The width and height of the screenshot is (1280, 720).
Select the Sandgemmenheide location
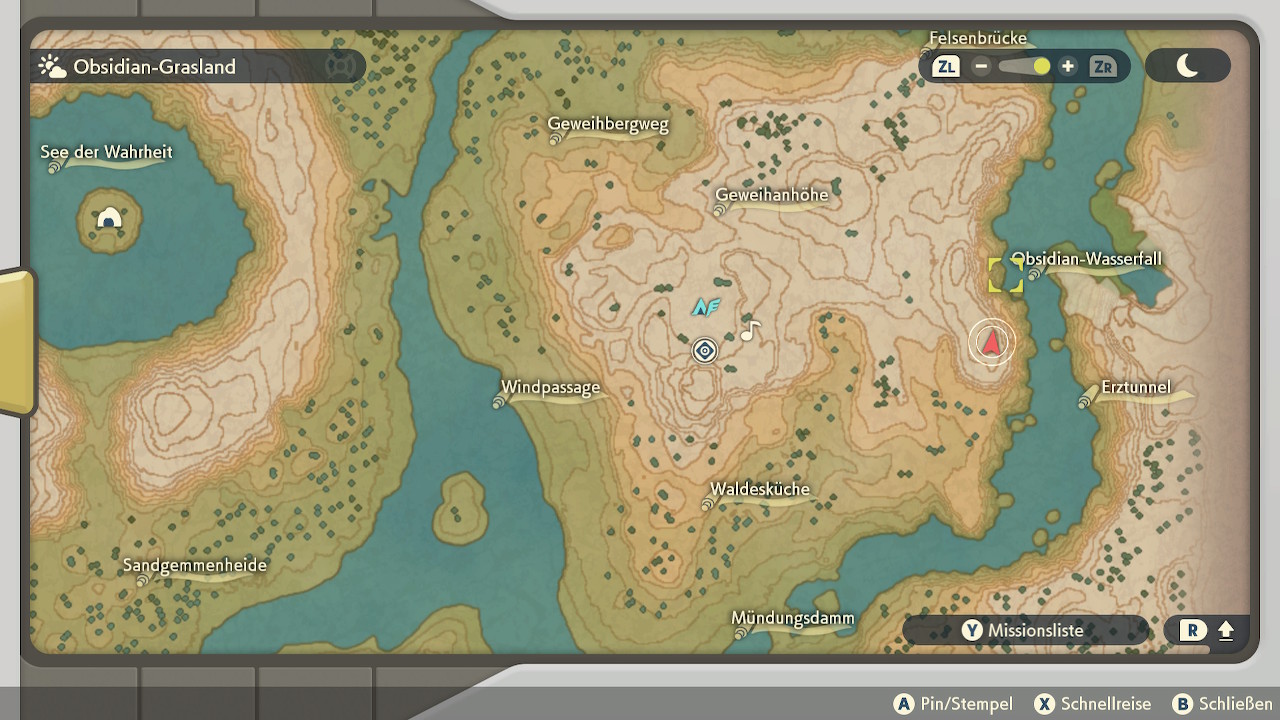click(195, 566)
